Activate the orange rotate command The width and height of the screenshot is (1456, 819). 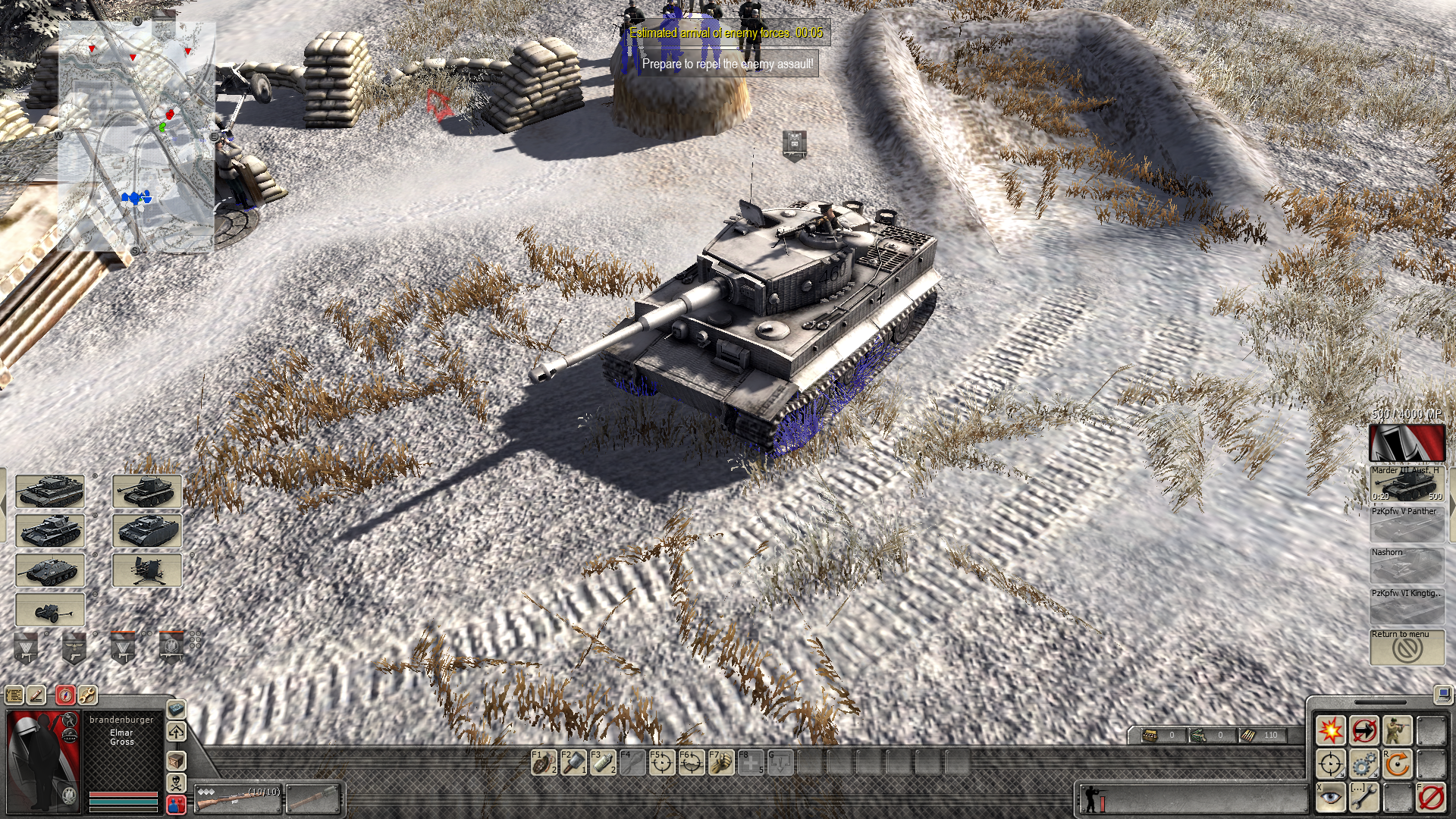(1397, 764)
